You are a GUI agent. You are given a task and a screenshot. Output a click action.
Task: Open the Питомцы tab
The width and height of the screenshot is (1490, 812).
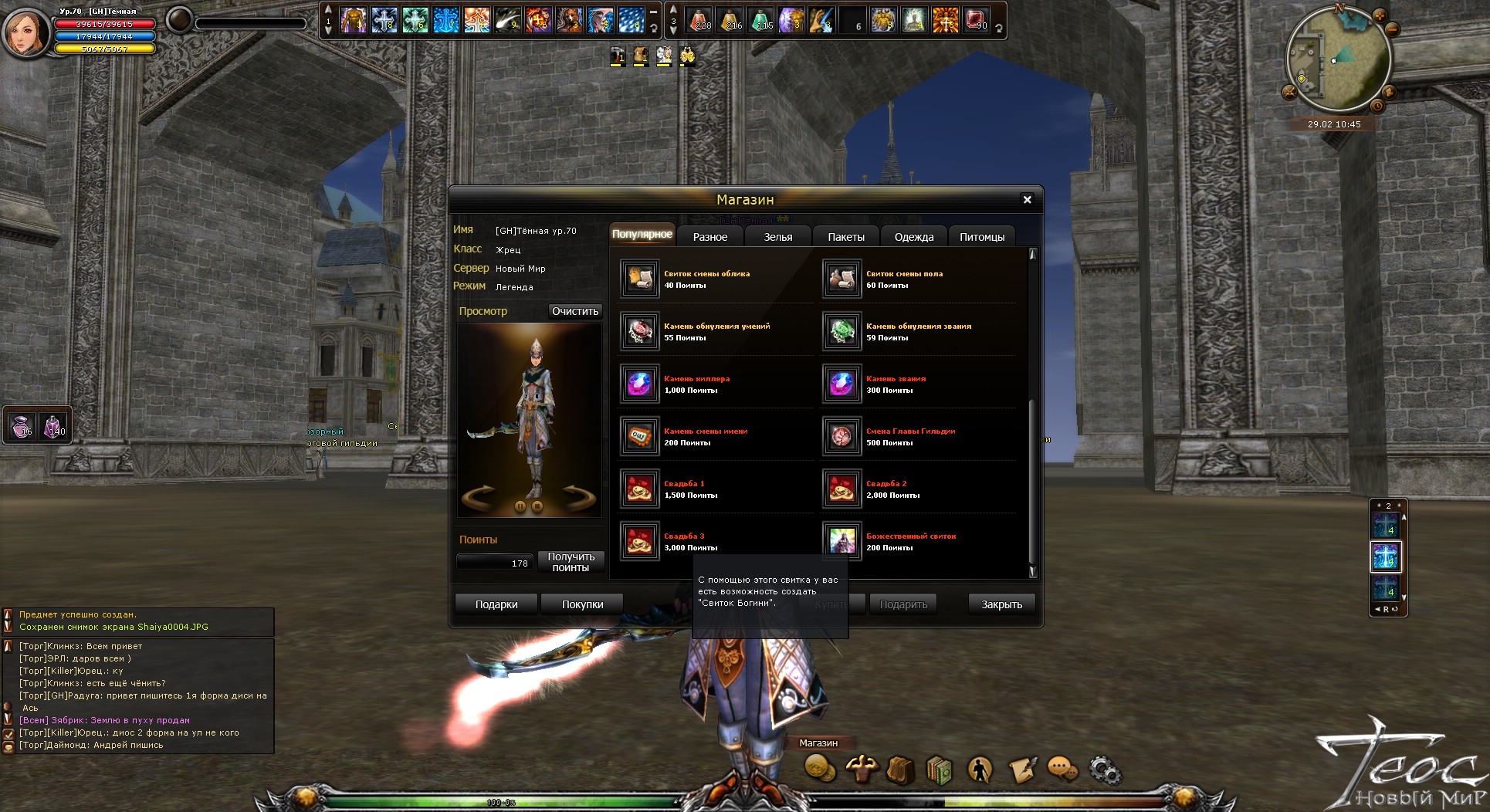(981, 237)
